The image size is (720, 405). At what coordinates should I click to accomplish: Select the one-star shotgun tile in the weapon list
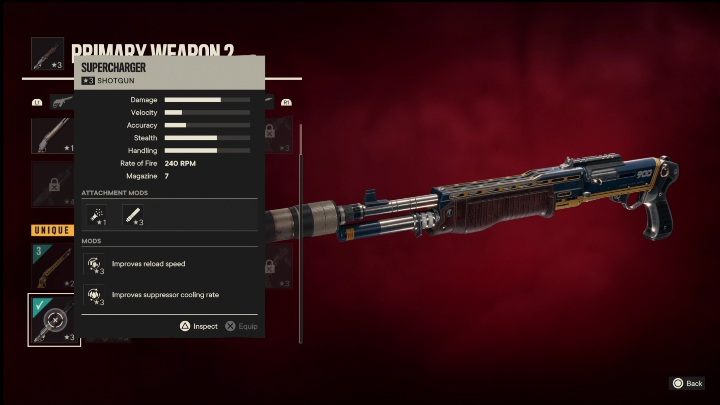[54, 136]
